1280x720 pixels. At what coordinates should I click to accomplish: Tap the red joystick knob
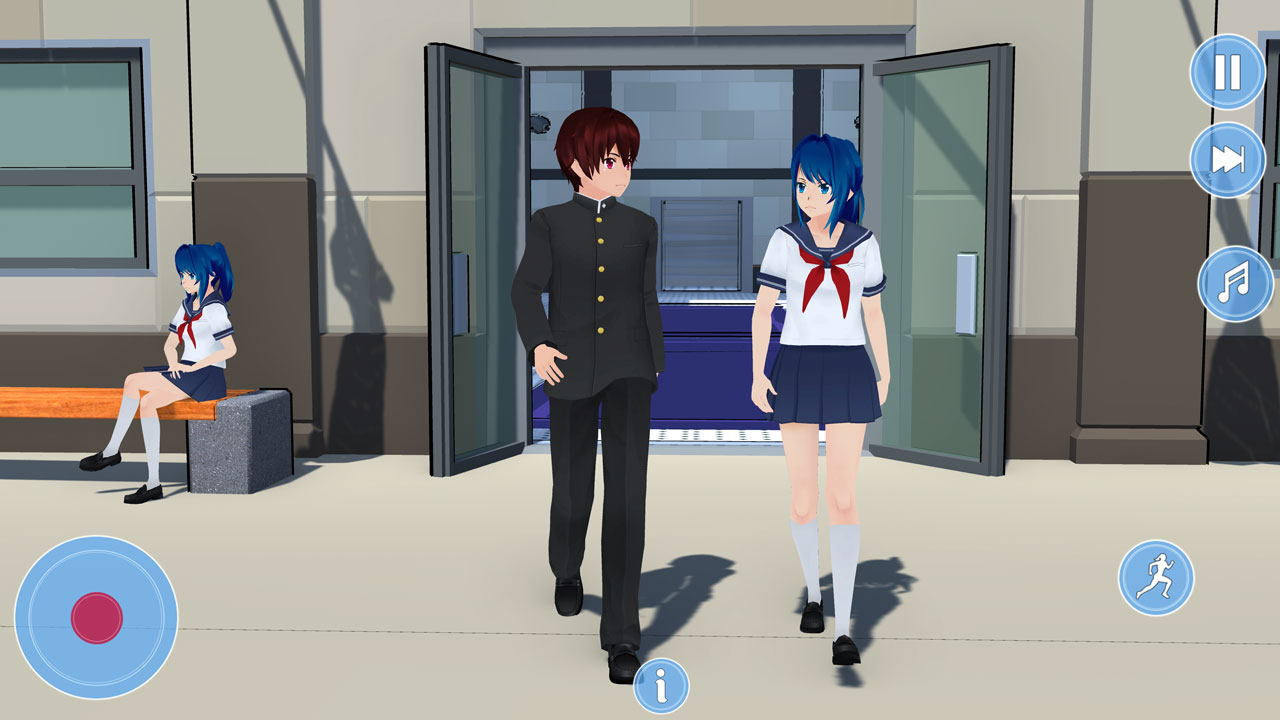point(97,617)
